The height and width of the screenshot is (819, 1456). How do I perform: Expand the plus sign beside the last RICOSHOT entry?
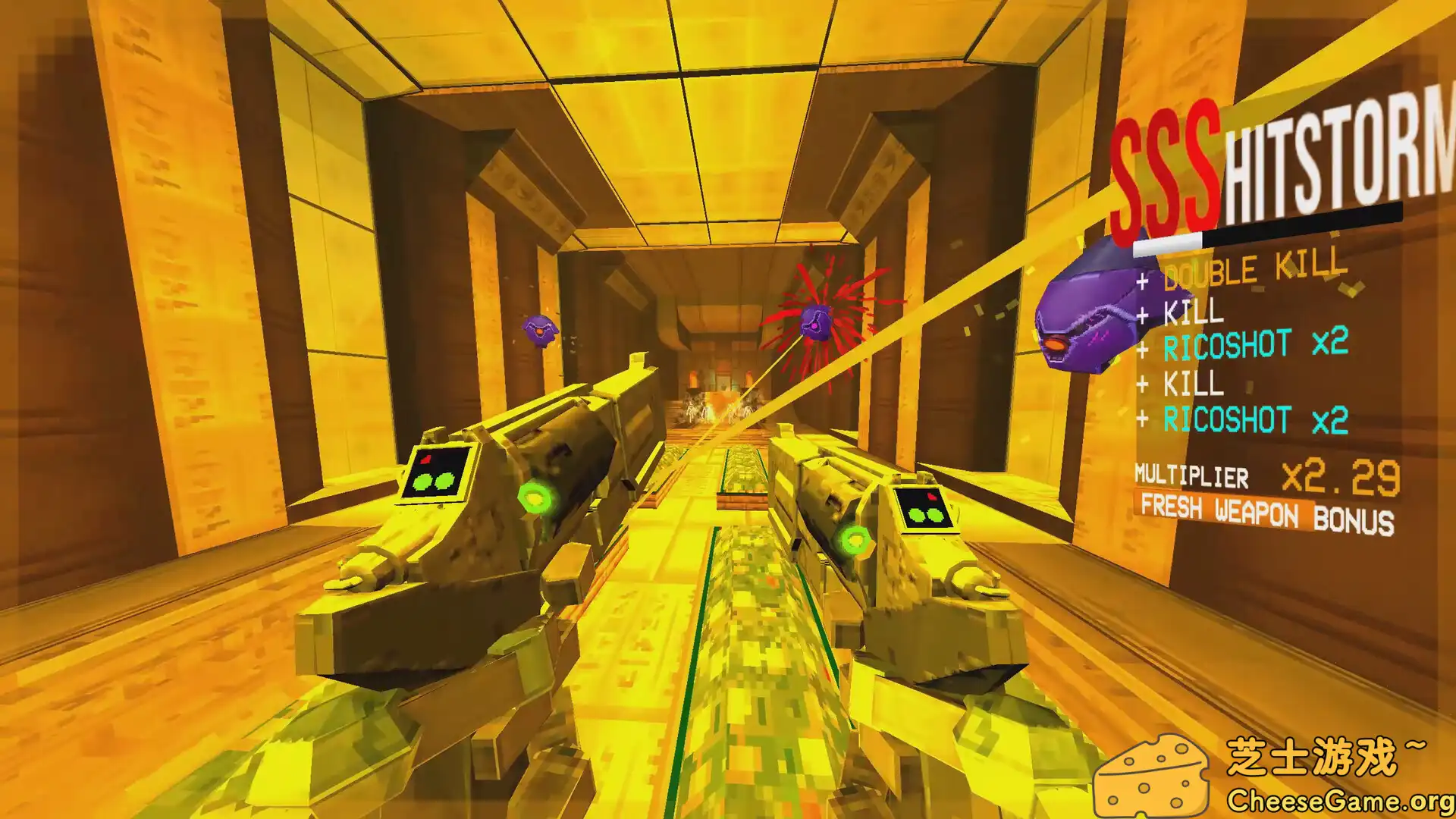[1141, 417]
